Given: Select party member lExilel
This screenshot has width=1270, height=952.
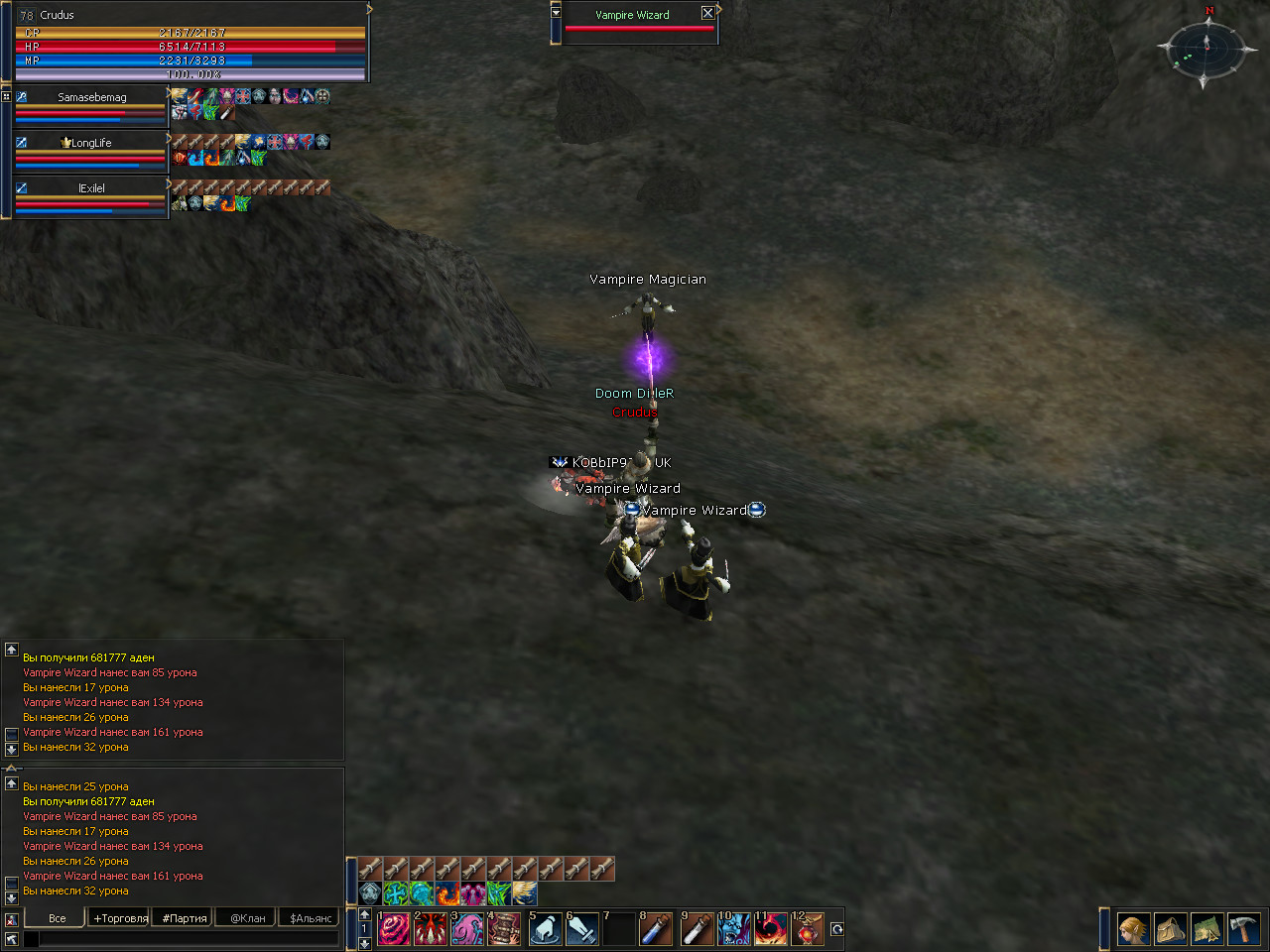Looking at the screenshot, I should click(x=91, y=188).
